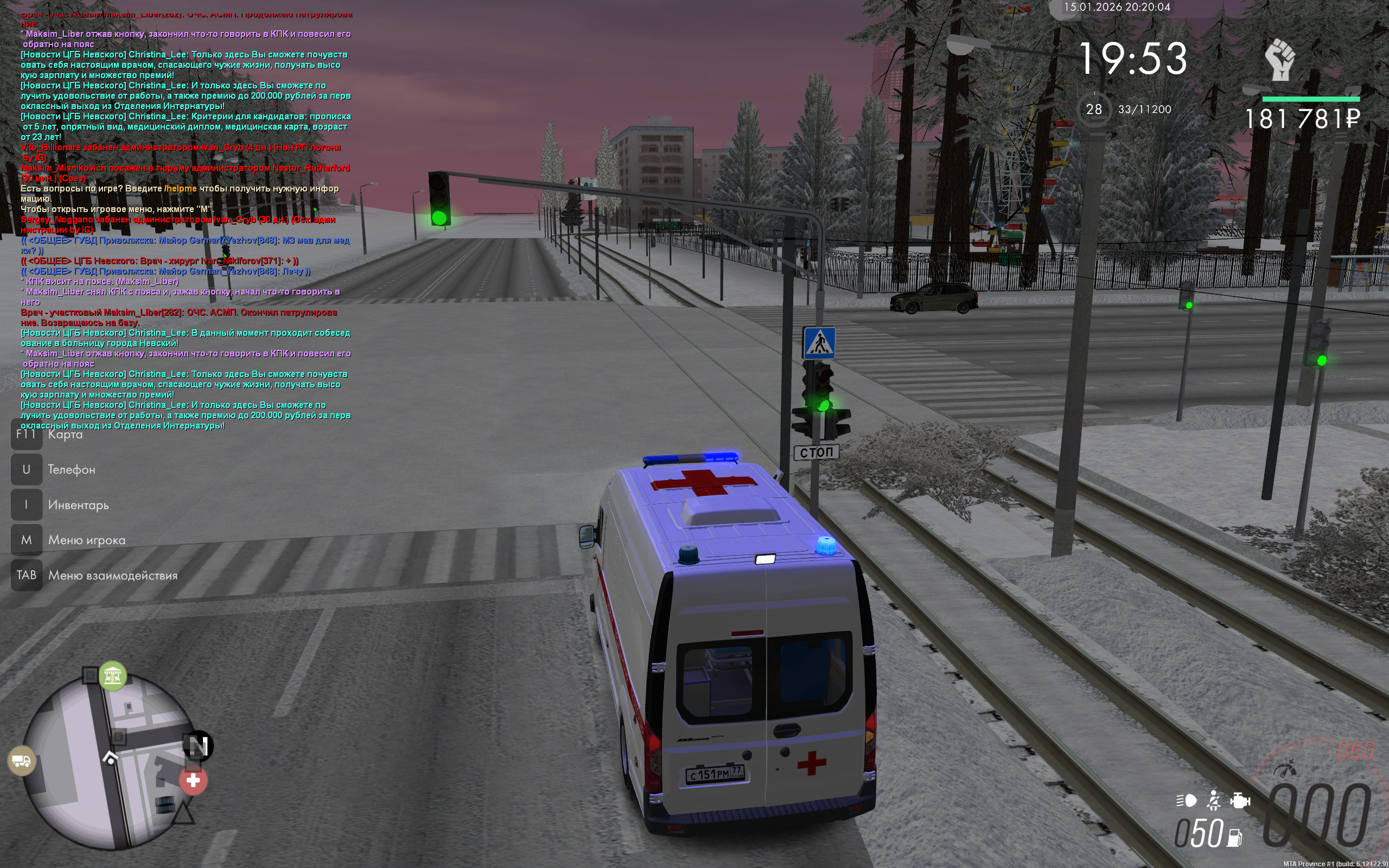Toggle the headlights indicator icon
The image size is (1389, 868).
pyautogui.click(x=1186, y=800)
